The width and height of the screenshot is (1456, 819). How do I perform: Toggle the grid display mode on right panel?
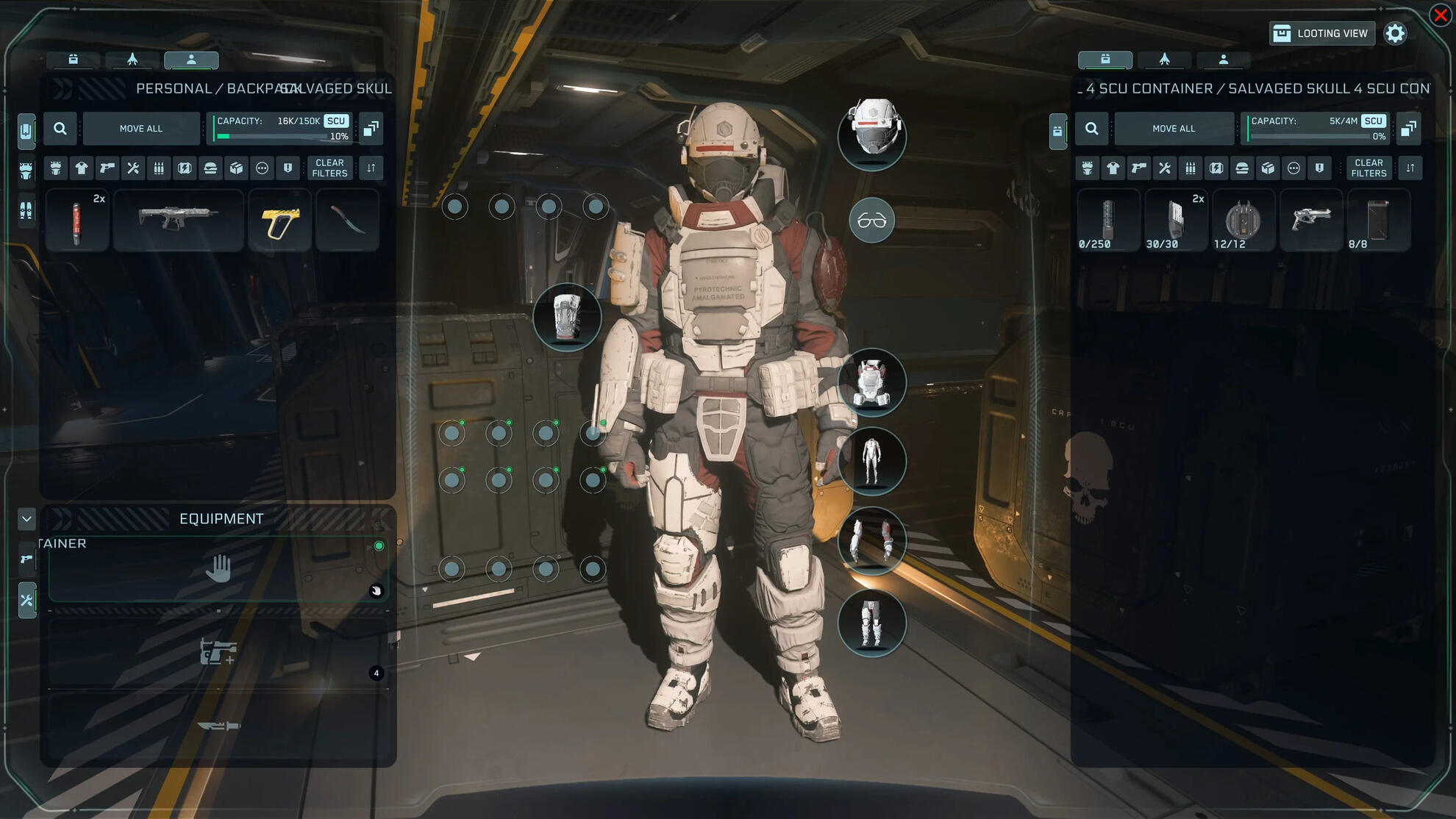[x=1410, y=127]
